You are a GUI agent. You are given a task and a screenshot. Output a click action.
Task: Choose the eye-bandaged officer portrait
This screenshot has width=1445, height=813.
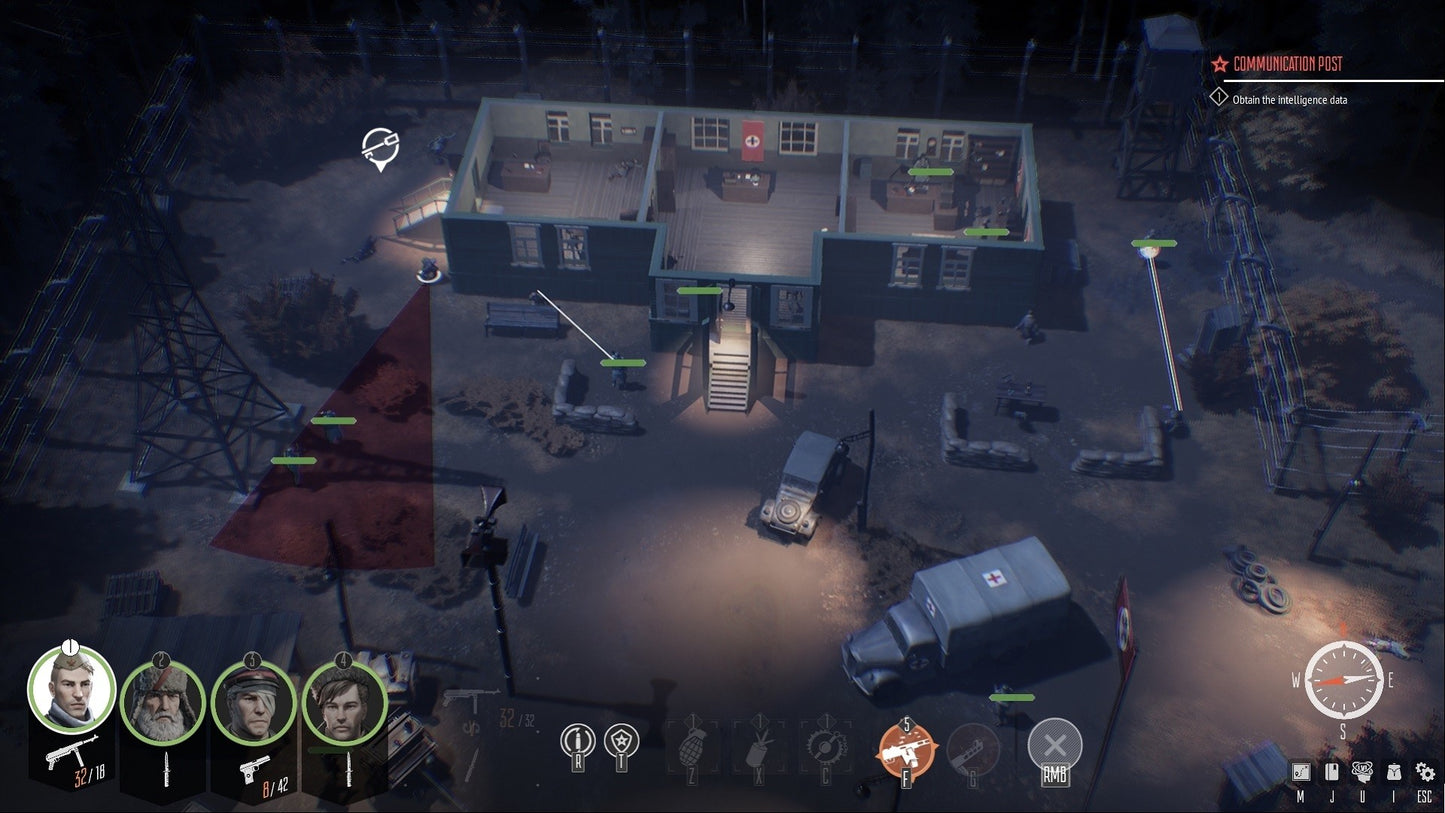(x=253, y=703)
